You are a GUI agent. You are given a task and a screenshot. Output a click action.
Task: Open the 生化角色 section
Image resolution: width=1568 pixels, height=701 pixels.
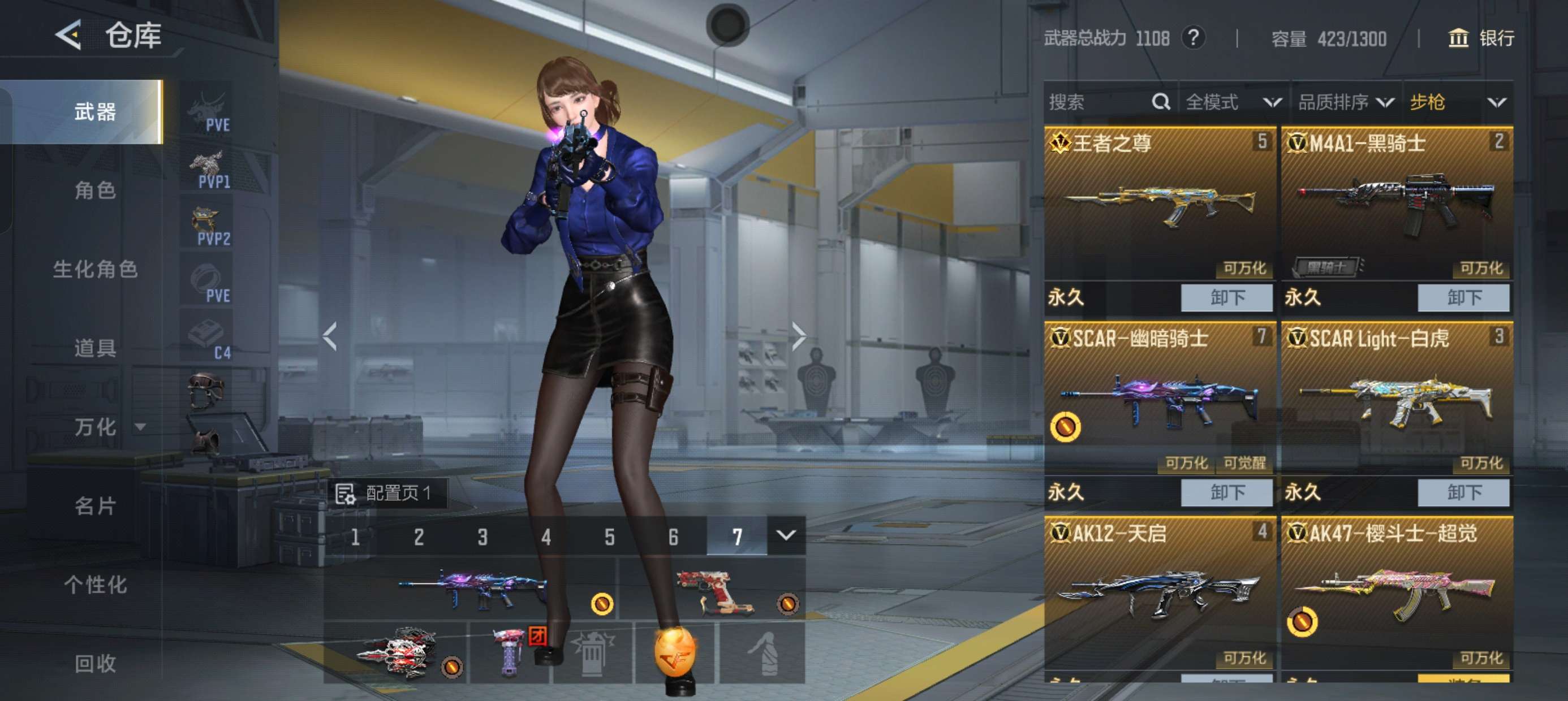pos(95,269)
